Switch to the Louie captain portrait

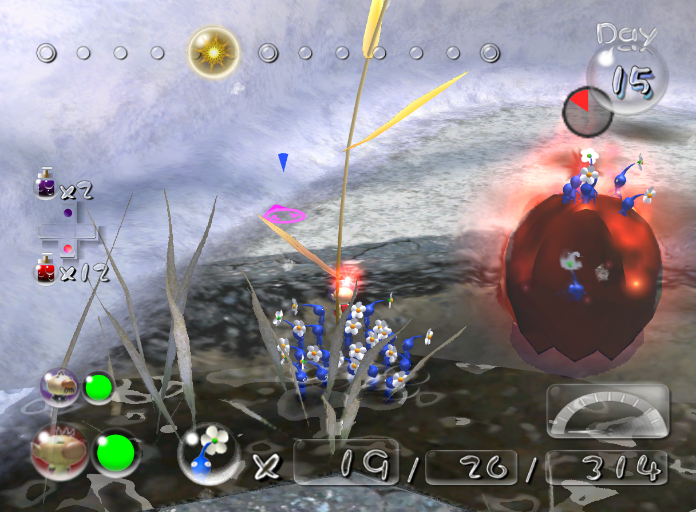pos(60,387)
